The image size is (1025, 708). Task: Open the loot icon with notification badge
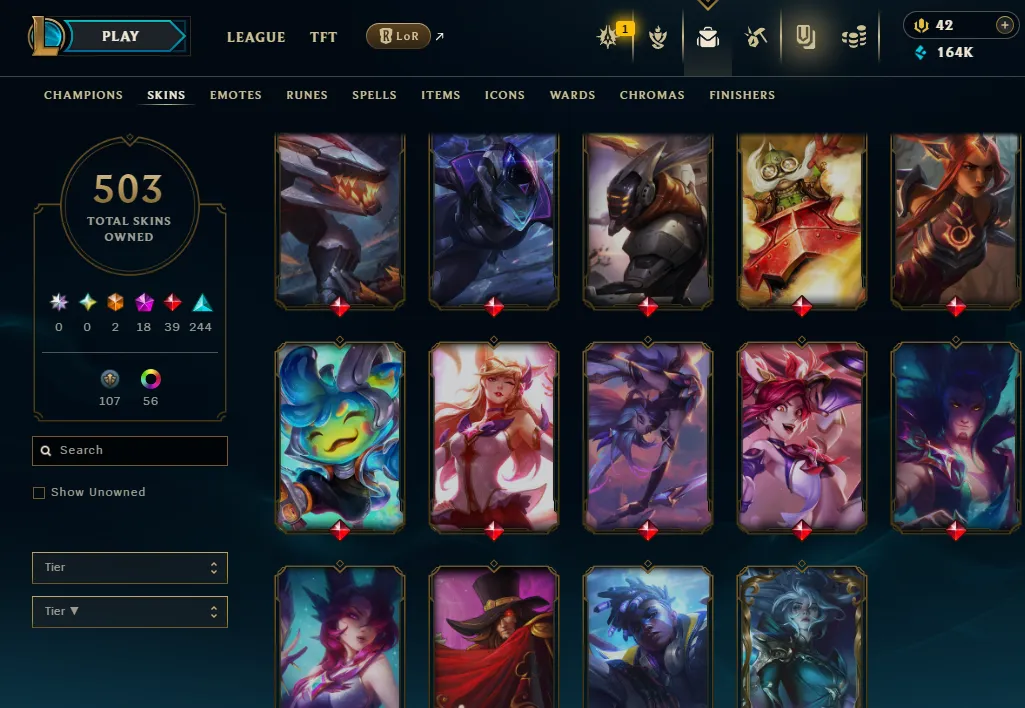(609, 37)
